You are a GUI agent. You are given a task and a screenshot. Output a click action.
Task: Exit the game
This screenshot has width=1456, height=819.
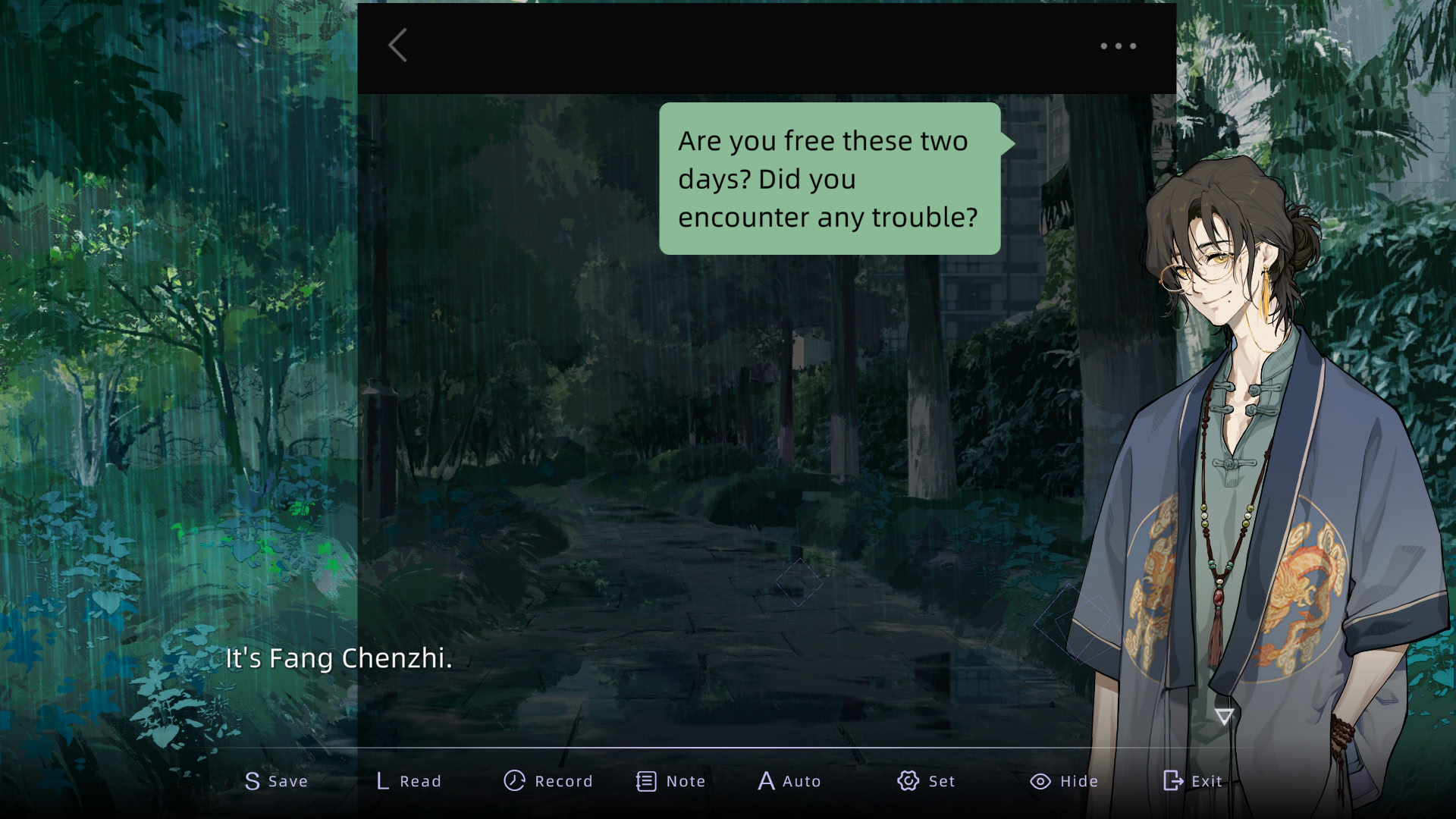pos(1192,781)
